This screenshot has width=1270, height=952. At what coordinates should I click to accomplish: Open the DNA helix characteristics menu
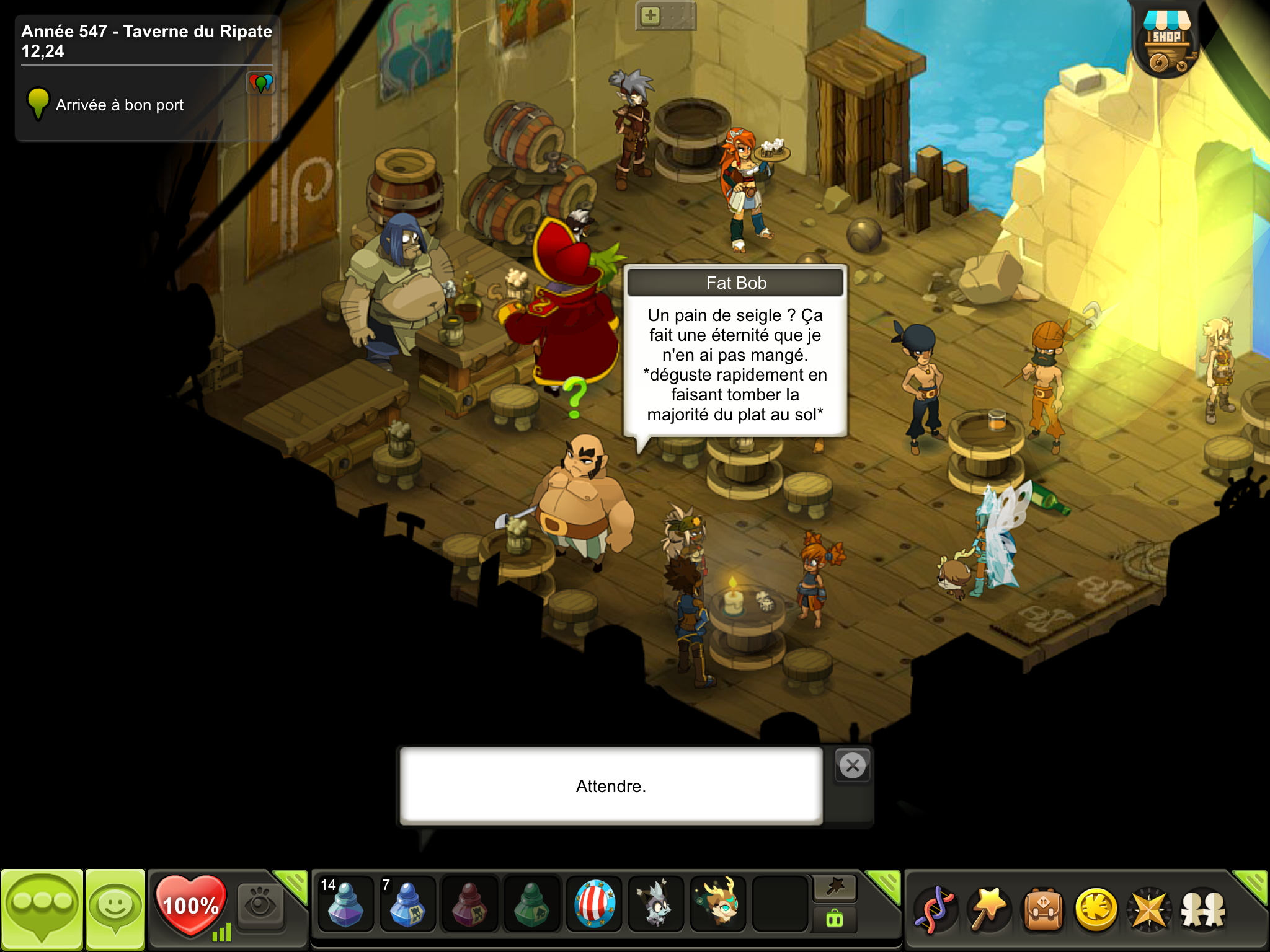(935, 910)
